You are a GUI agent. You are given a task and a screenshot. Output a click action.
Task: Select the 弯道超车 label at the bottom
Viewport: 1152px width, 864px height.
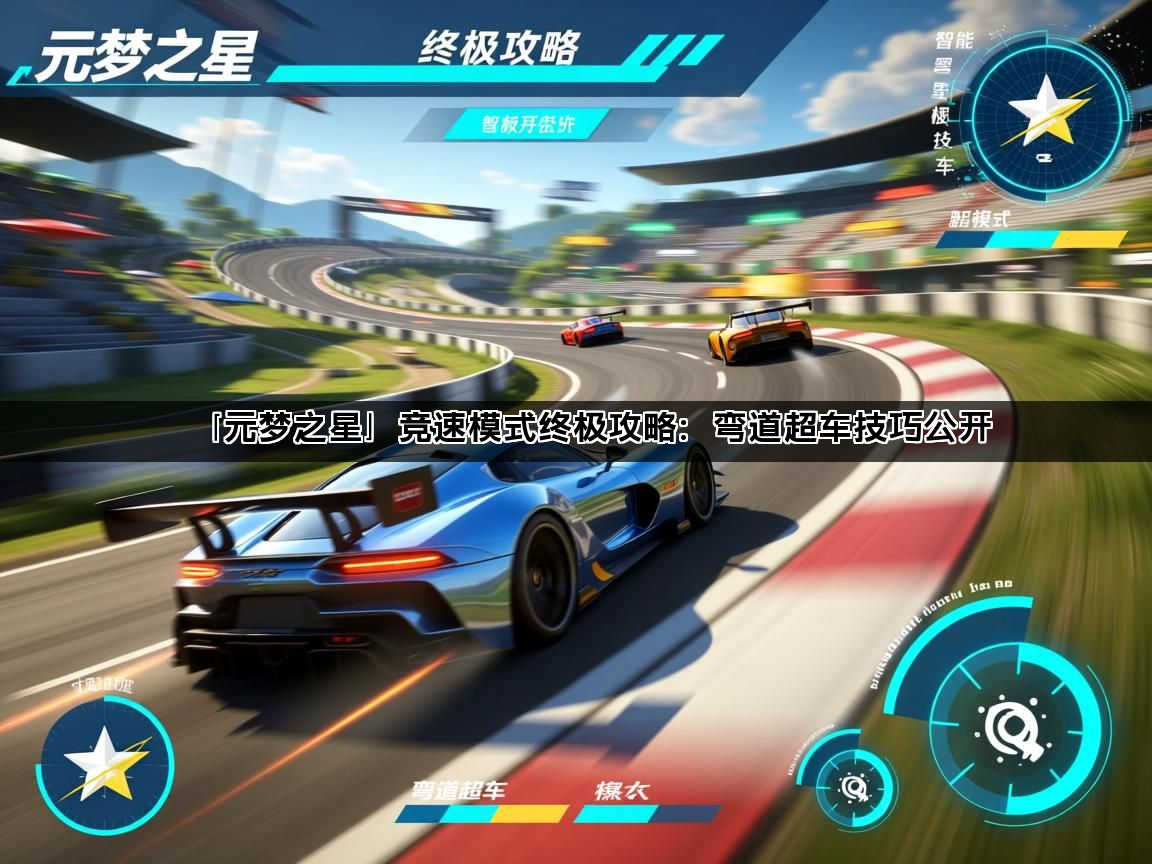459,790
